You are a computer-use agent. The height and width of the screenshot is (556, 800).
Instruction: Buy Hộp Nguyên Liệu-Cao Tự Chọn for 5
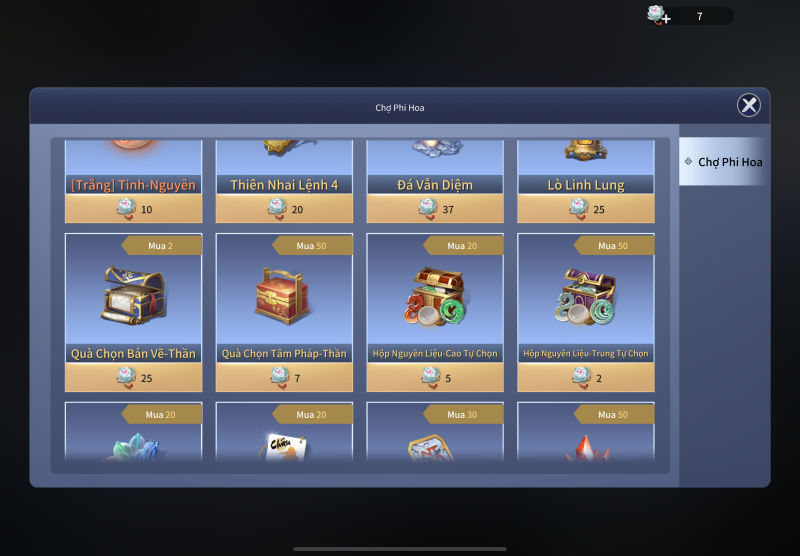click(x=435, y=377)
